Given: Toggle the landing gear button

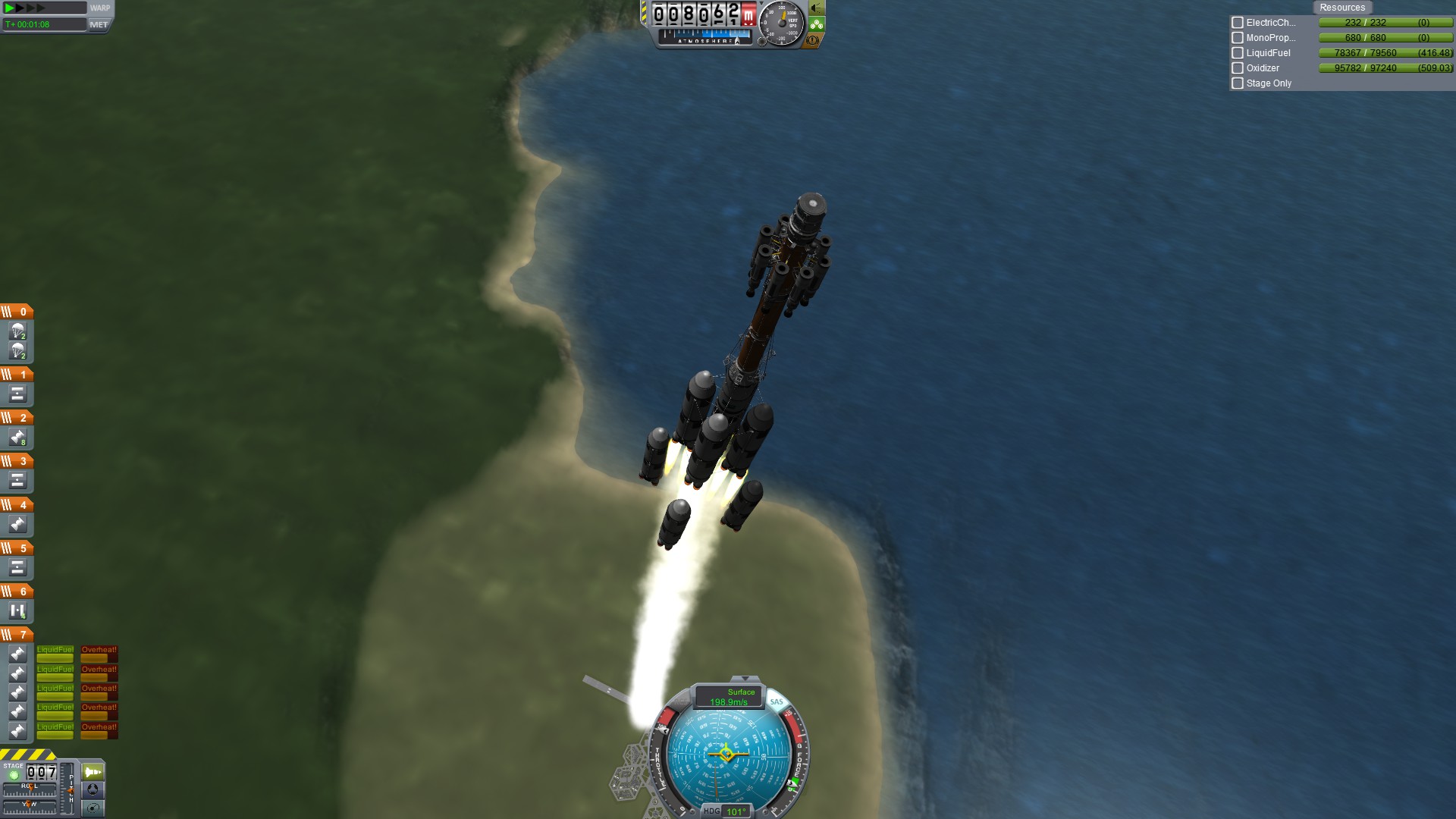Looking at the screenshot, I should [x=817, y=24].
